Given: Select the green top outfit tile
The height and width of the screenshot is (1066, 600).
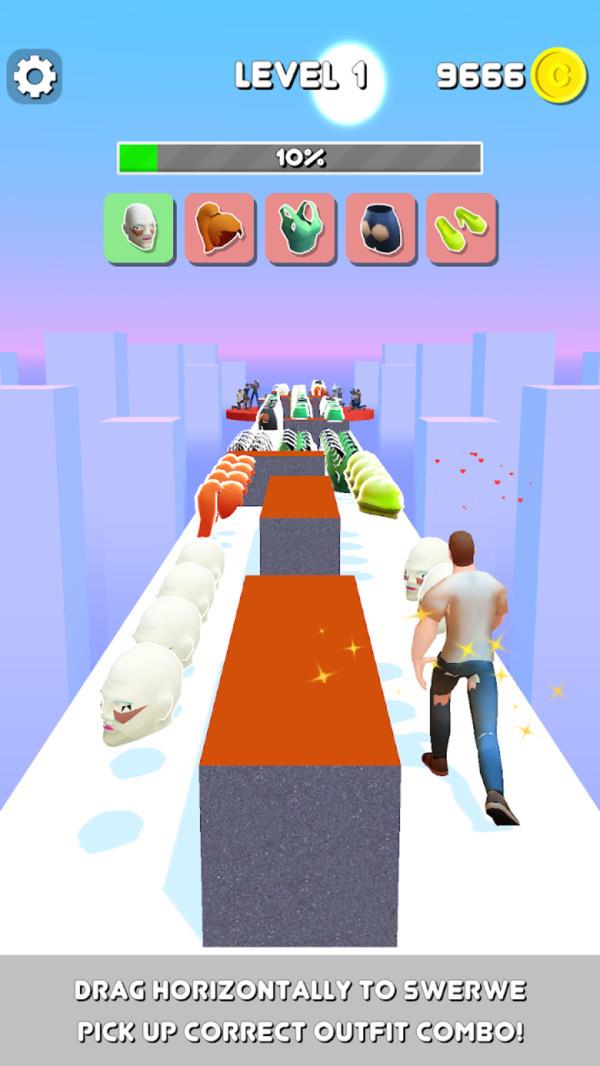Looking at the screenshot, I should [x=300, y=228].
